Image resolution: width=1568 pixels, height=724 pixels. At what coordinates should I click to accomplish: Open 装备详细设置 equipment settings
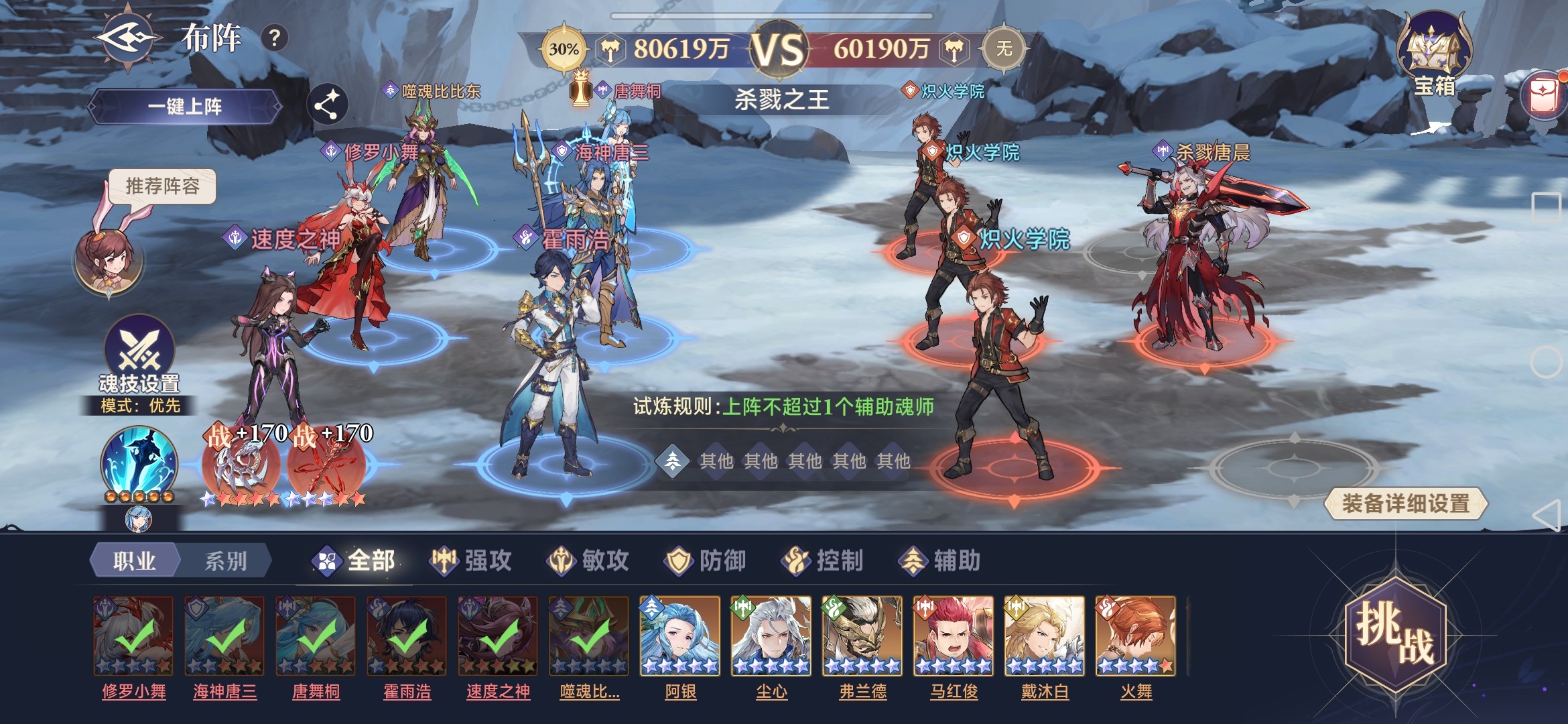point(1405,503)
